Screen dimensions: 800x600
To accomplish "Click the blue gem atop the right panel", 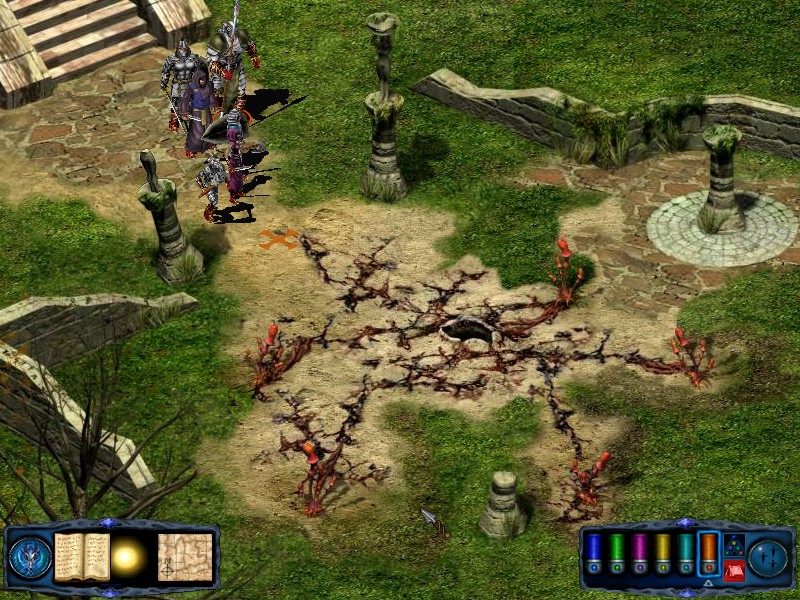I will [684, 523].
